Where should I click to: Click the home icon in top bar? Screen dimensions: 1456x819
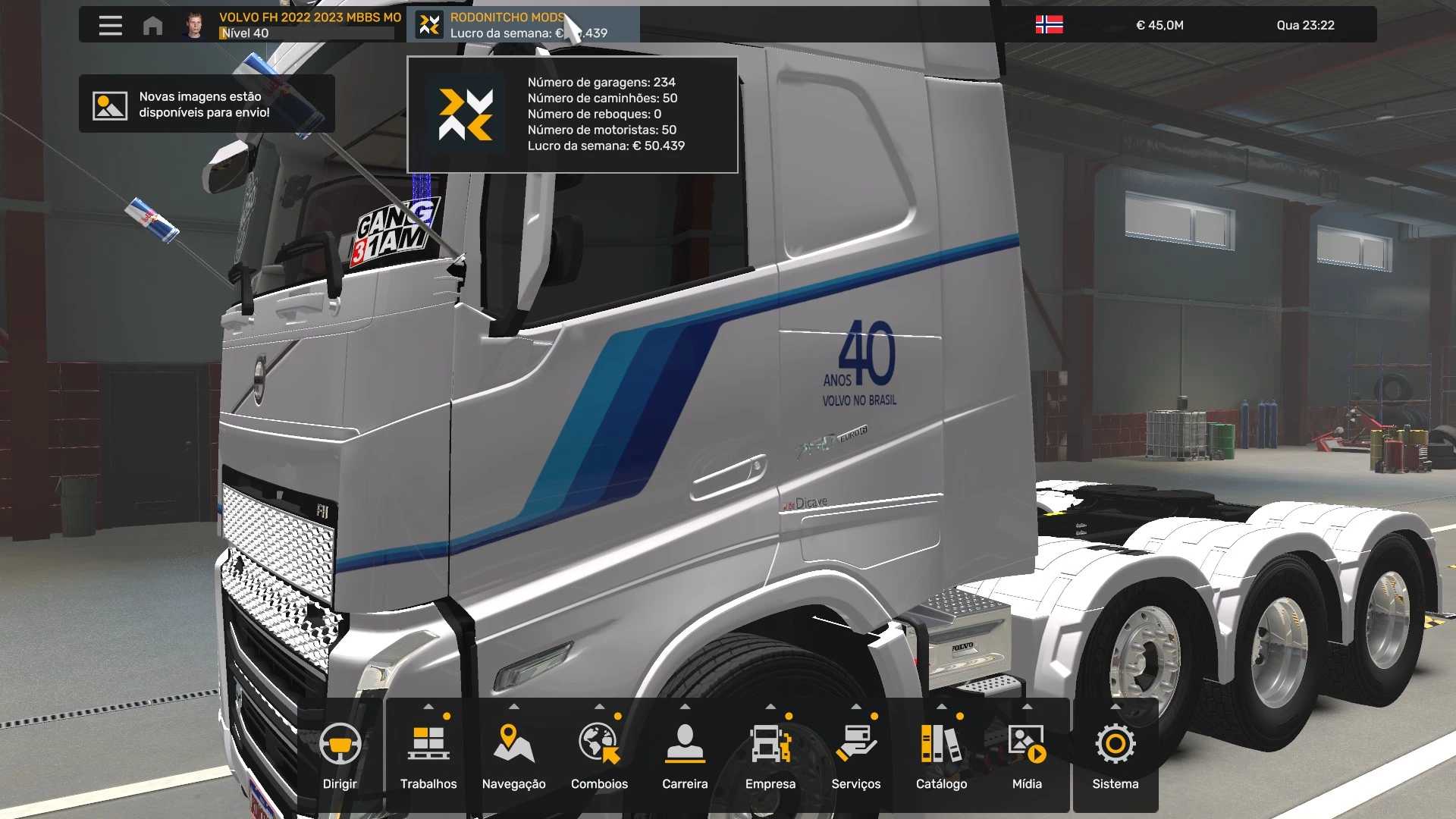(152, 25)
